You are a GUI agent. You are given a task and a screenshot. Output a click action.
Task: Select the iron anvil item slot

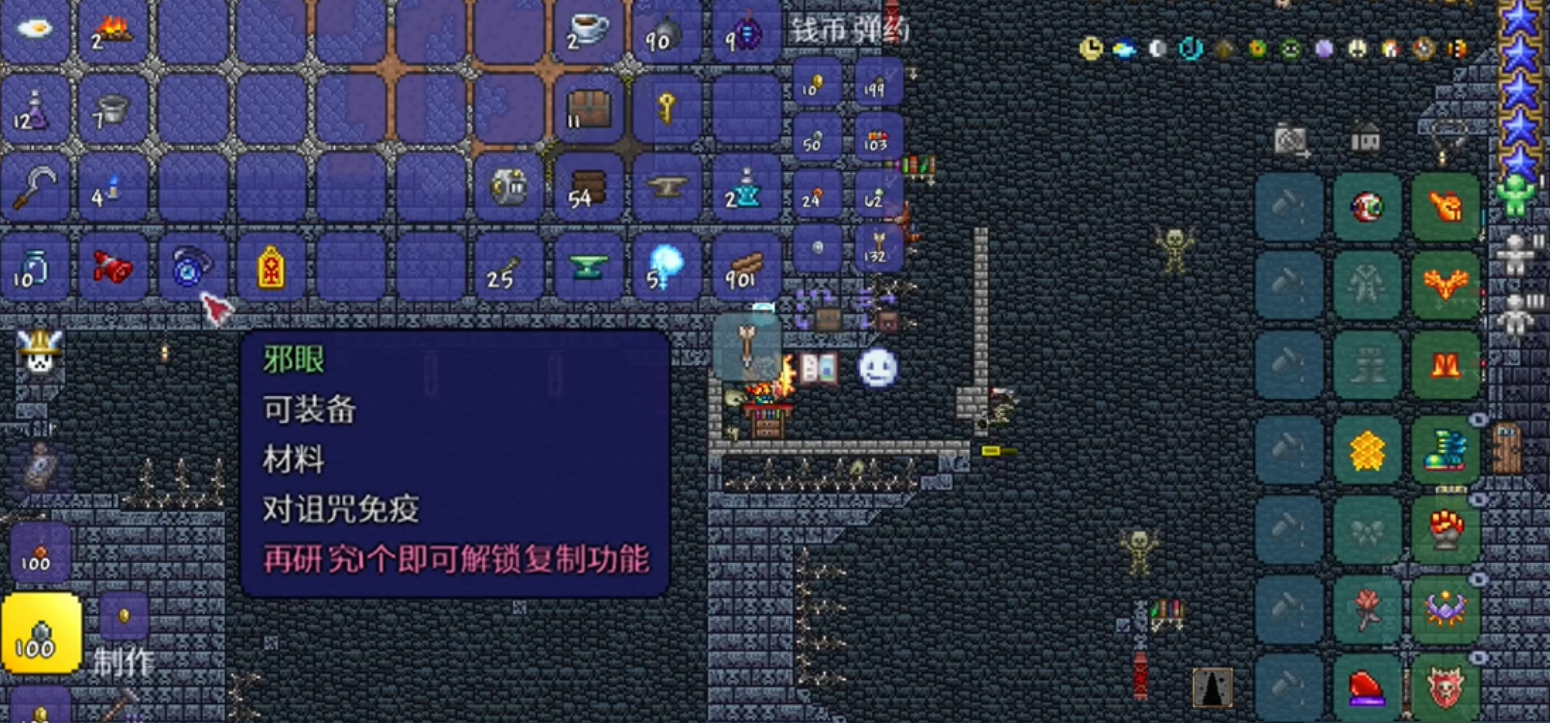point(669,187)
